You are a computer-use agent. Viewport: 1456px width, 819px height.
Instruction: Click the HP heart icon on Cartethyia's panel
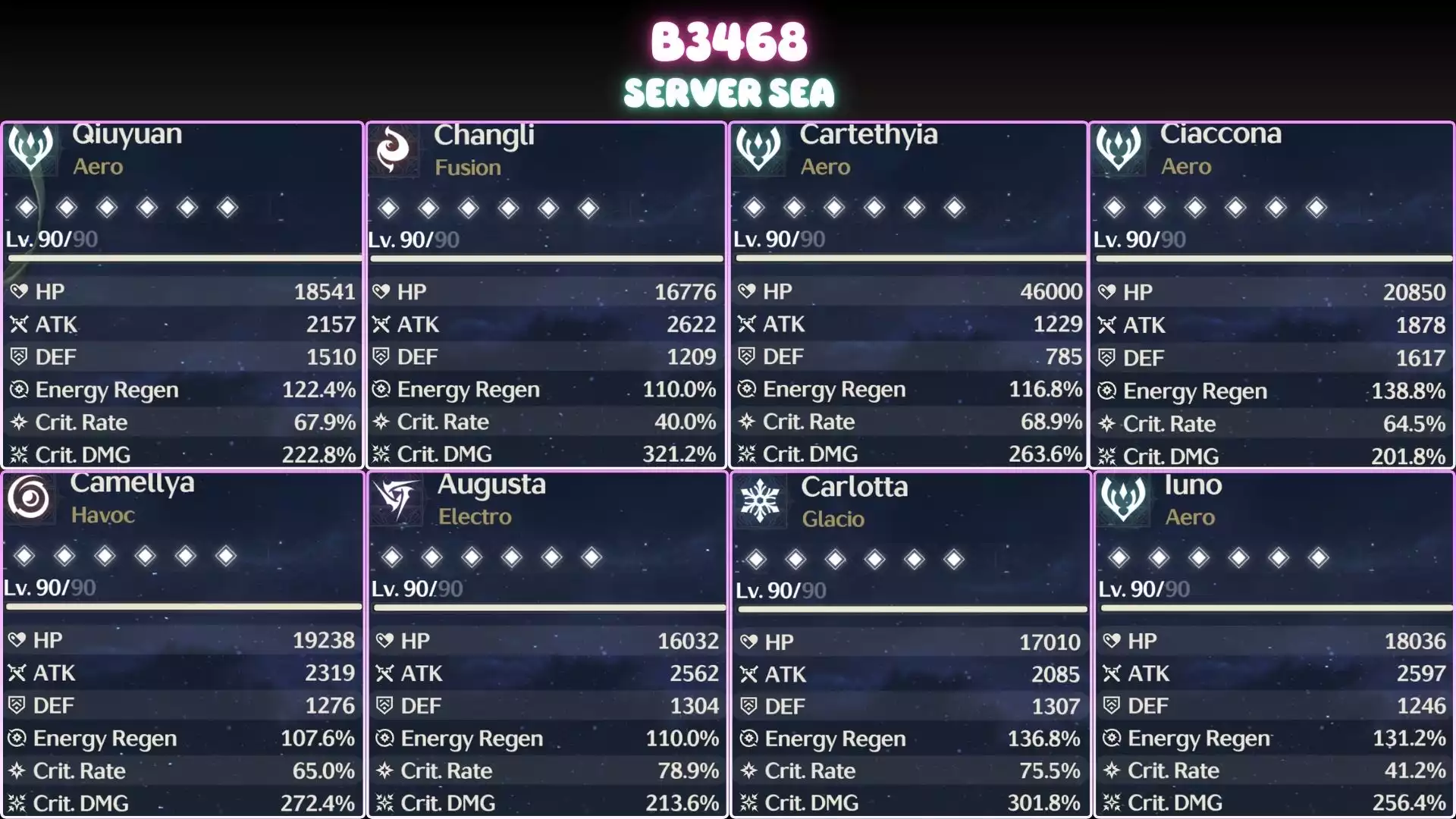(x=748, y=291)
